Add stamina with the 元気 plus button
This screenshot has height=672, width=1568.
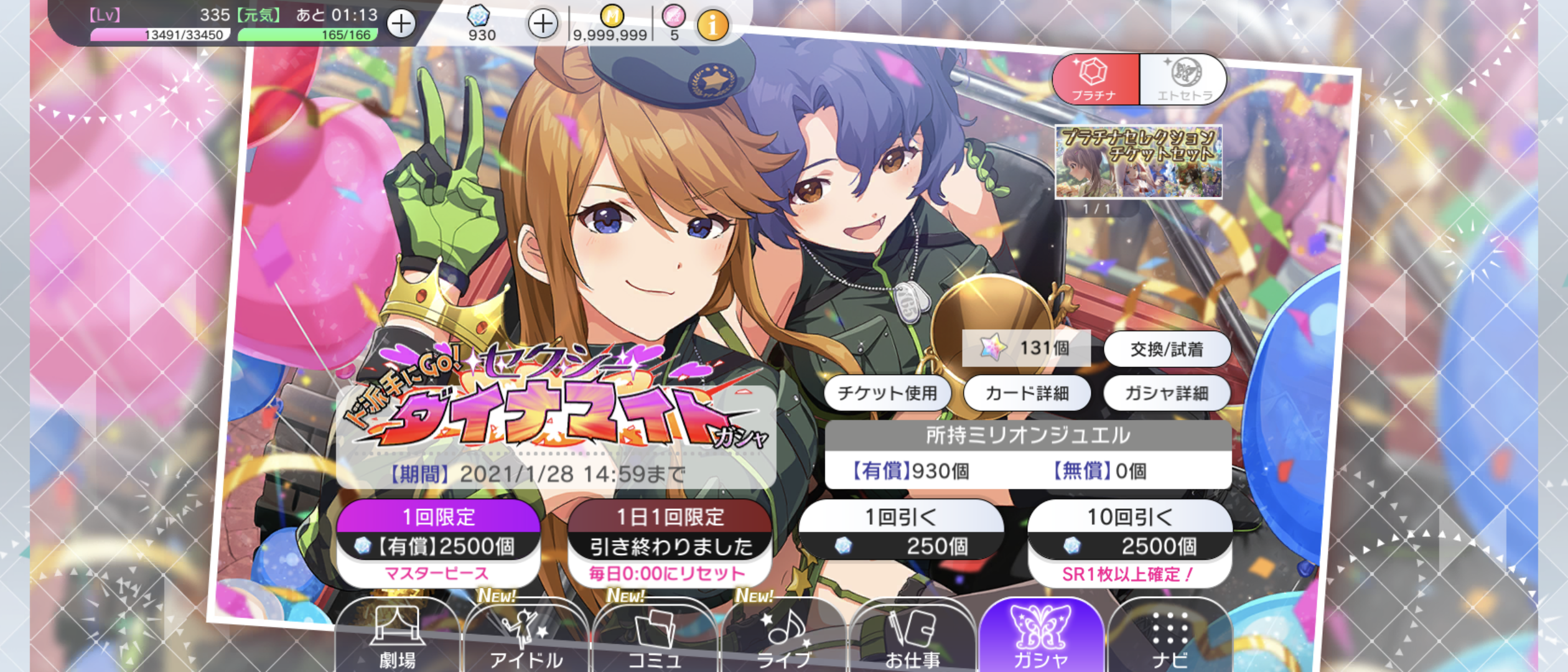tap(401, 24)
